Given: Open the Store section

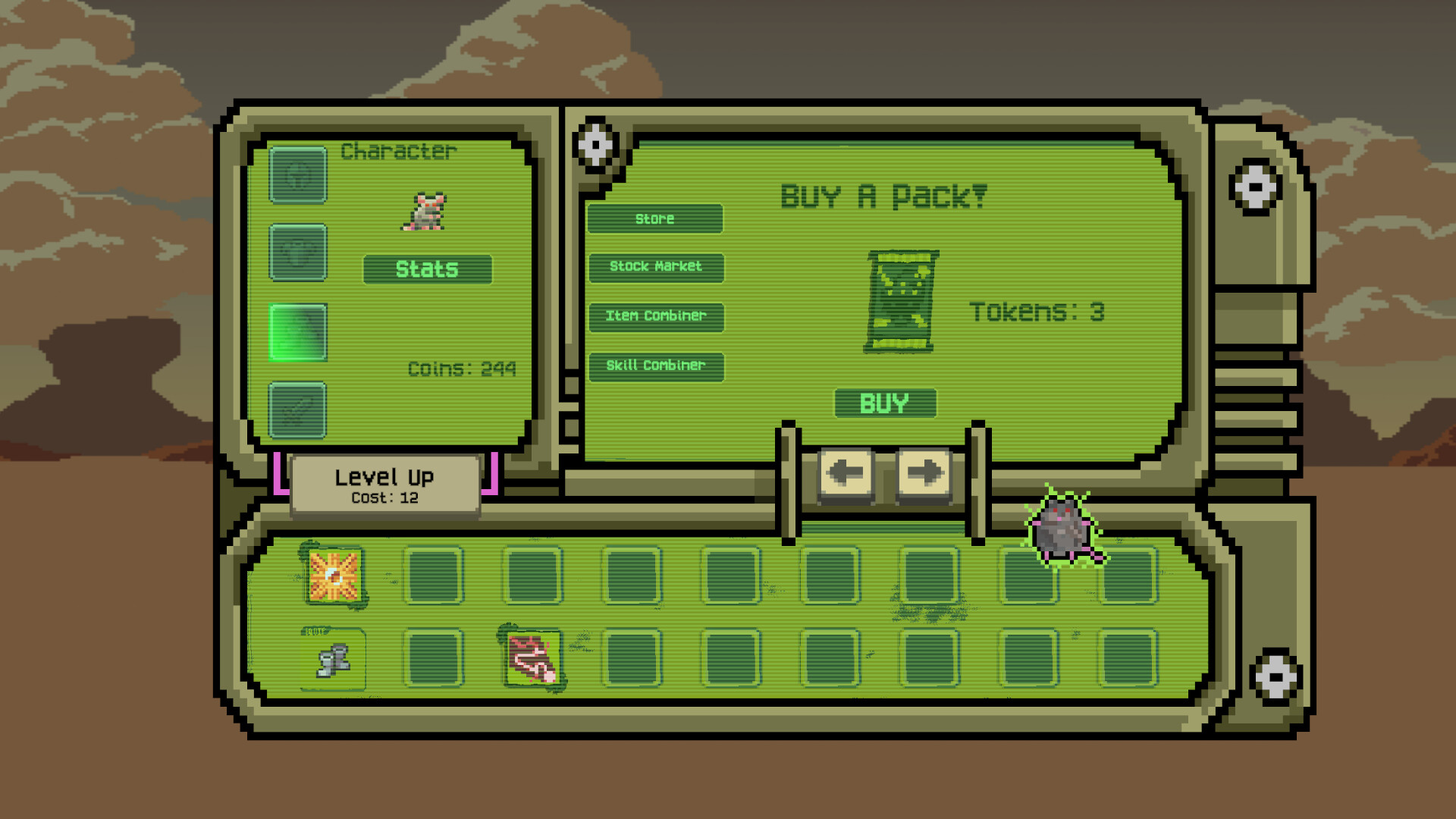Looking at the screenshot, I should click(x=654, y=219).
